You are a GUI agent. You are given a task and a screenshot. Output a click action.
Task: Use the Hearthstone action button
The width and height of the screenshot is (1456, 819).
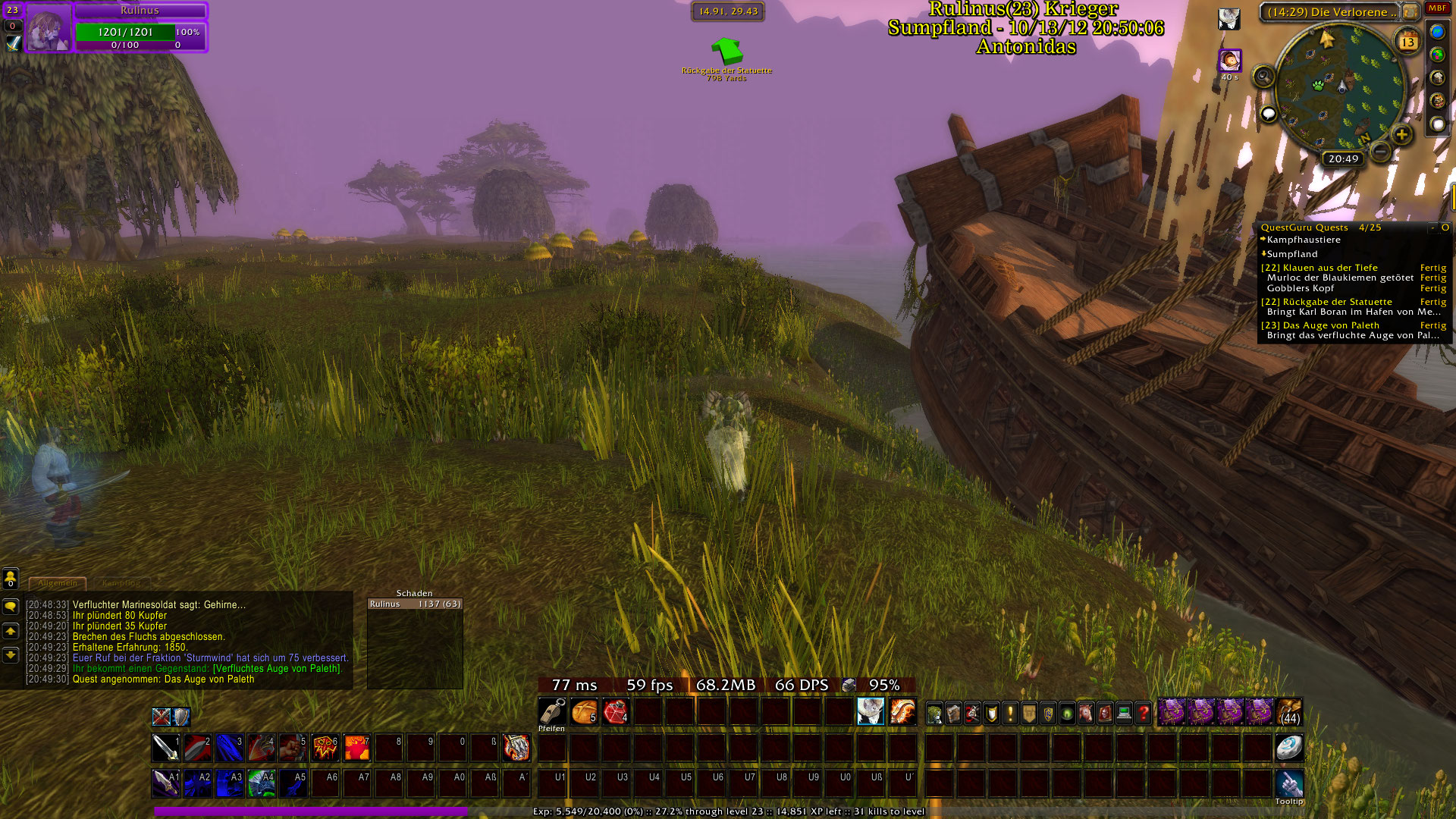pyautogui.click(x=1288, y=748)
